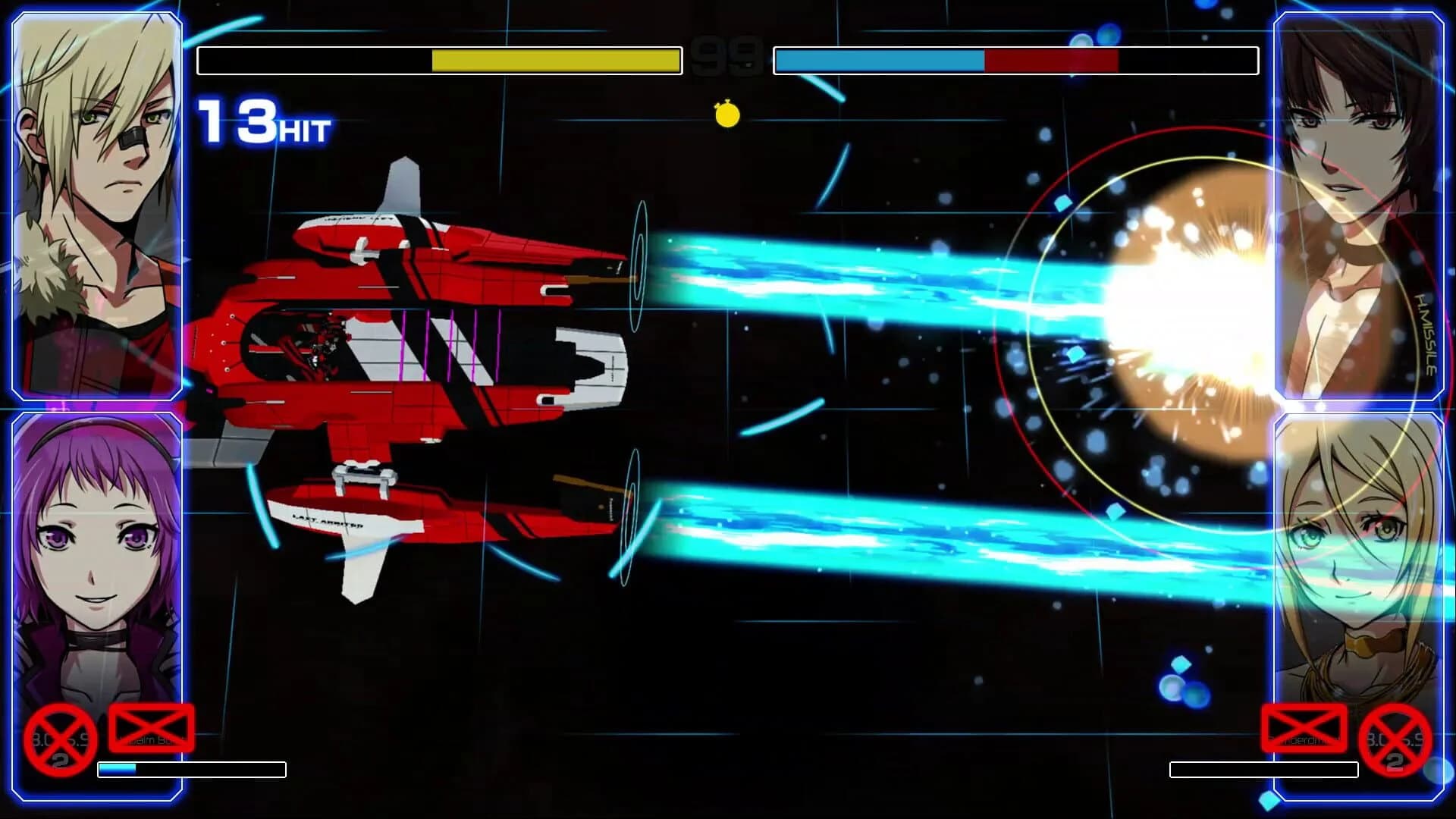Click the 13 HIT combo counter

pyautogui.click(x=258, y=121)
